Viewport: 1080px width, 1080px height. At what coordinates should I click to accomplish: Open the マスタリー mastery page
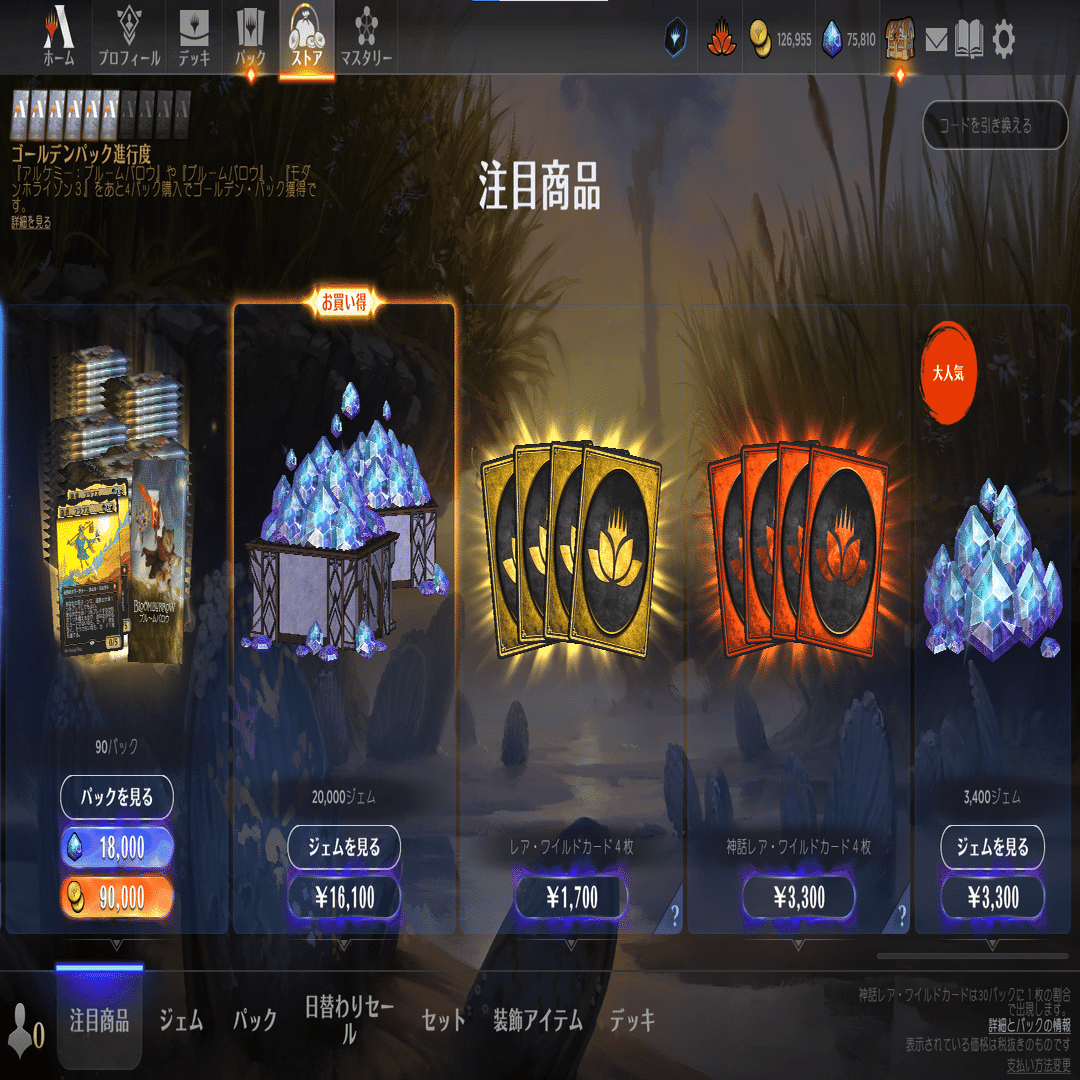tap(365, 38)
